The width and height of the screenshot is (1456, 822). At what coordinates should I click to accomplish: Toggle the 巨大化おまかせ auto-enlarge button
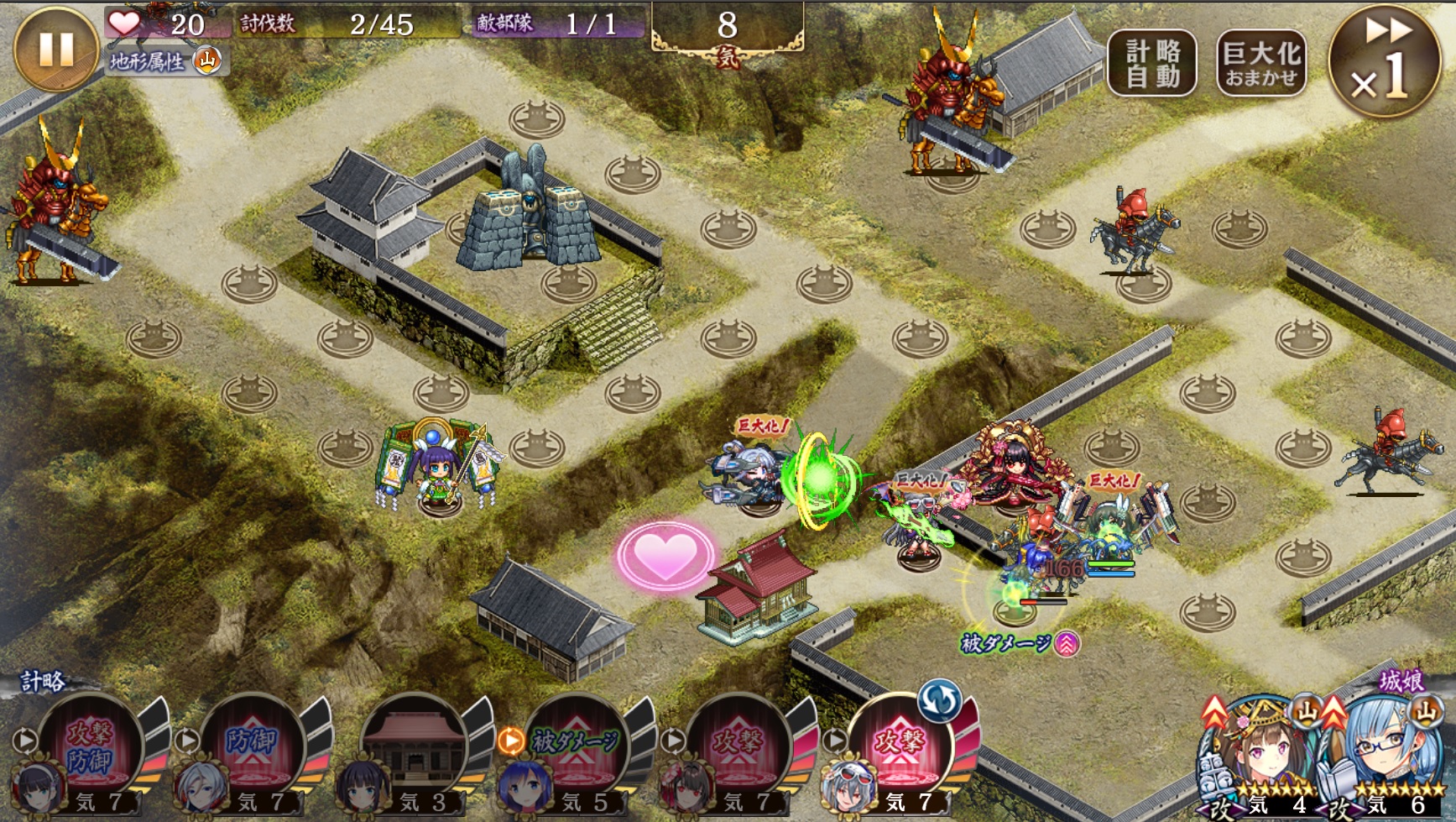[x=1261, y=64]
